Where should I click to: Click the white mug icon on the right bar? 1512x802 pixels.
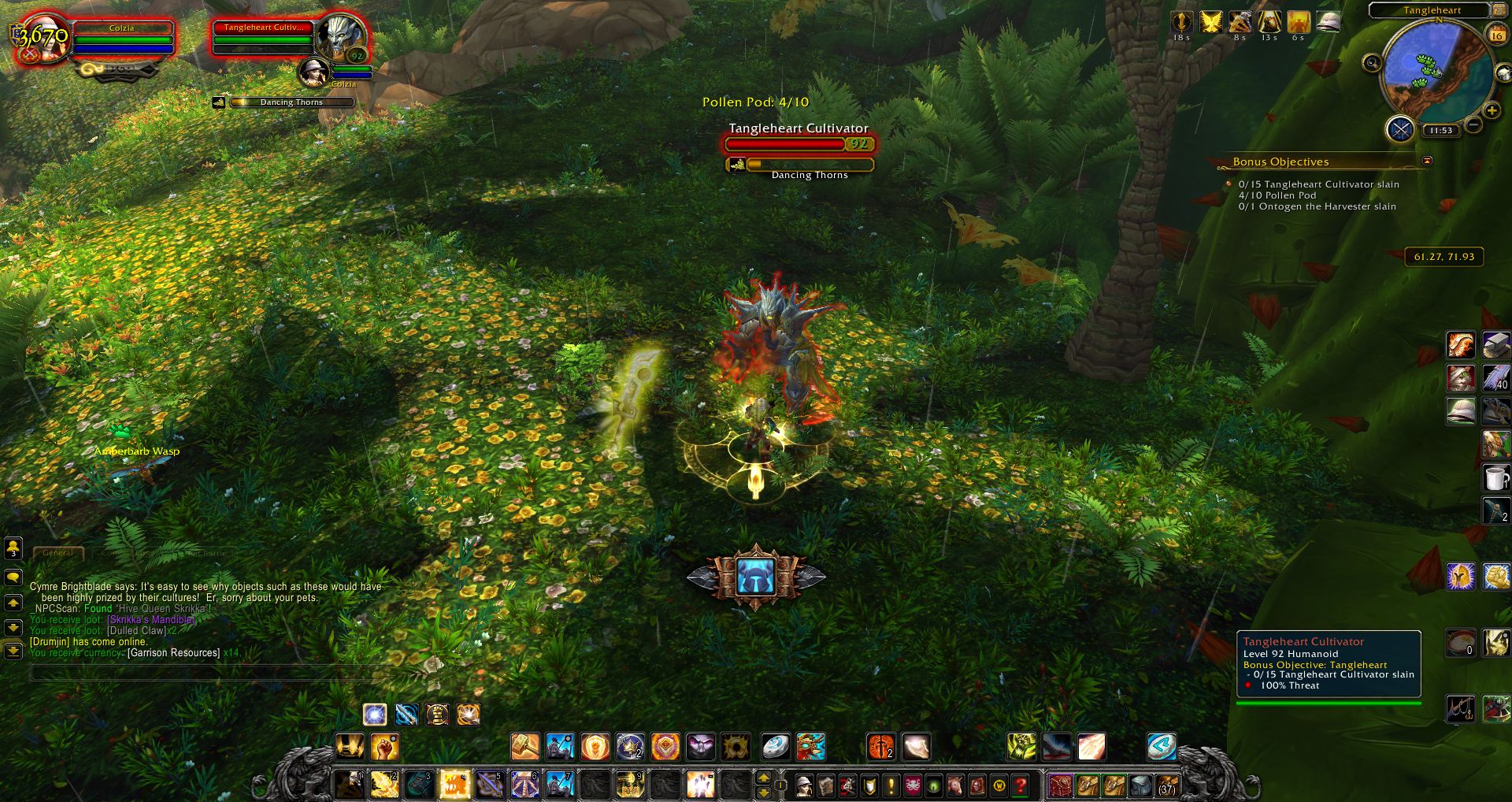(x=1495, y=477)
